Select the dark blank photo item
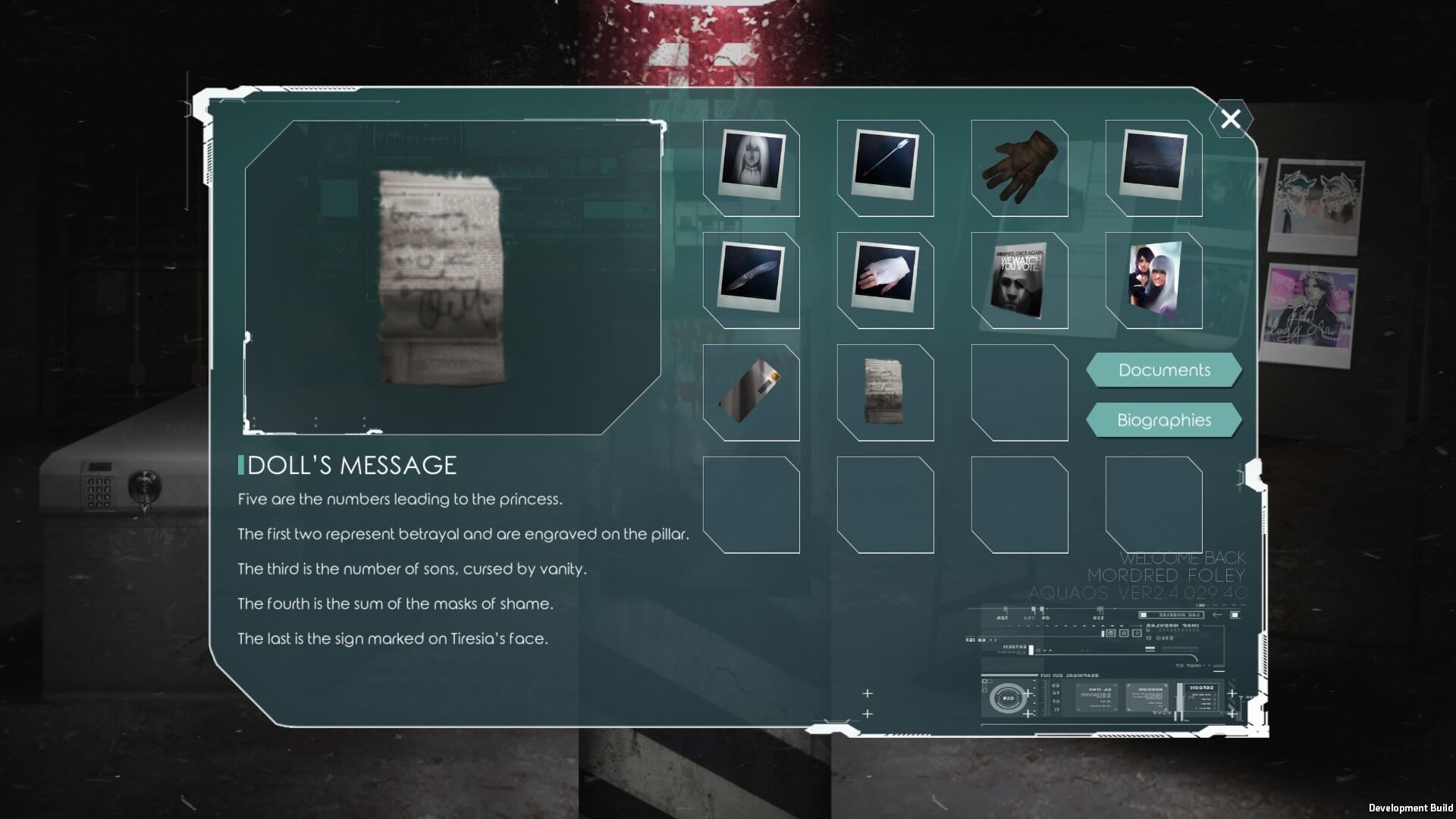Viewport: 1456px width, 819px height. 1153,168
